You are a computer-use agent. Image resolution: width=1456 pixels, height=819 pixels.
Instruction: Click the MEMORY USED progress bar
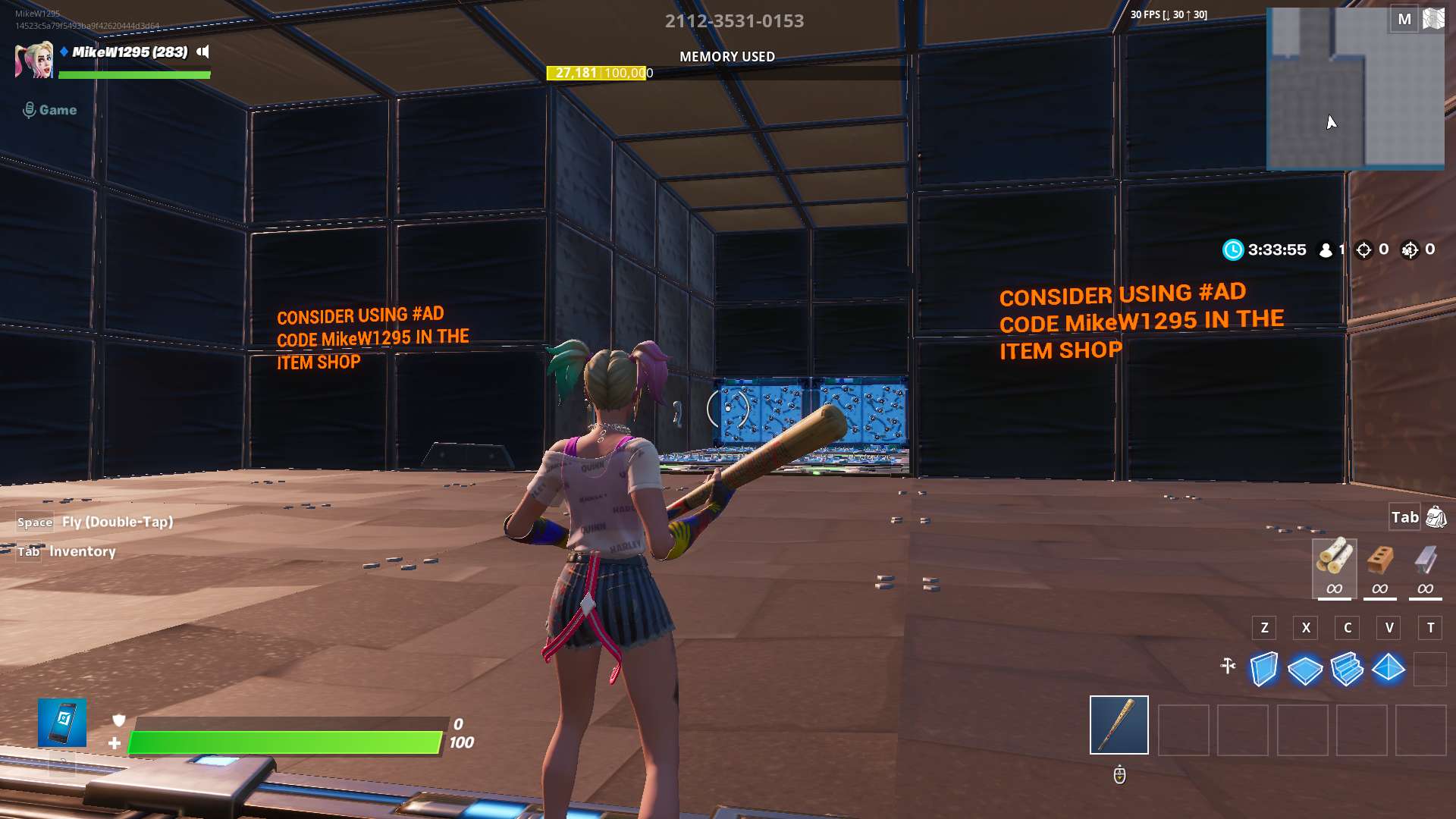595,74
